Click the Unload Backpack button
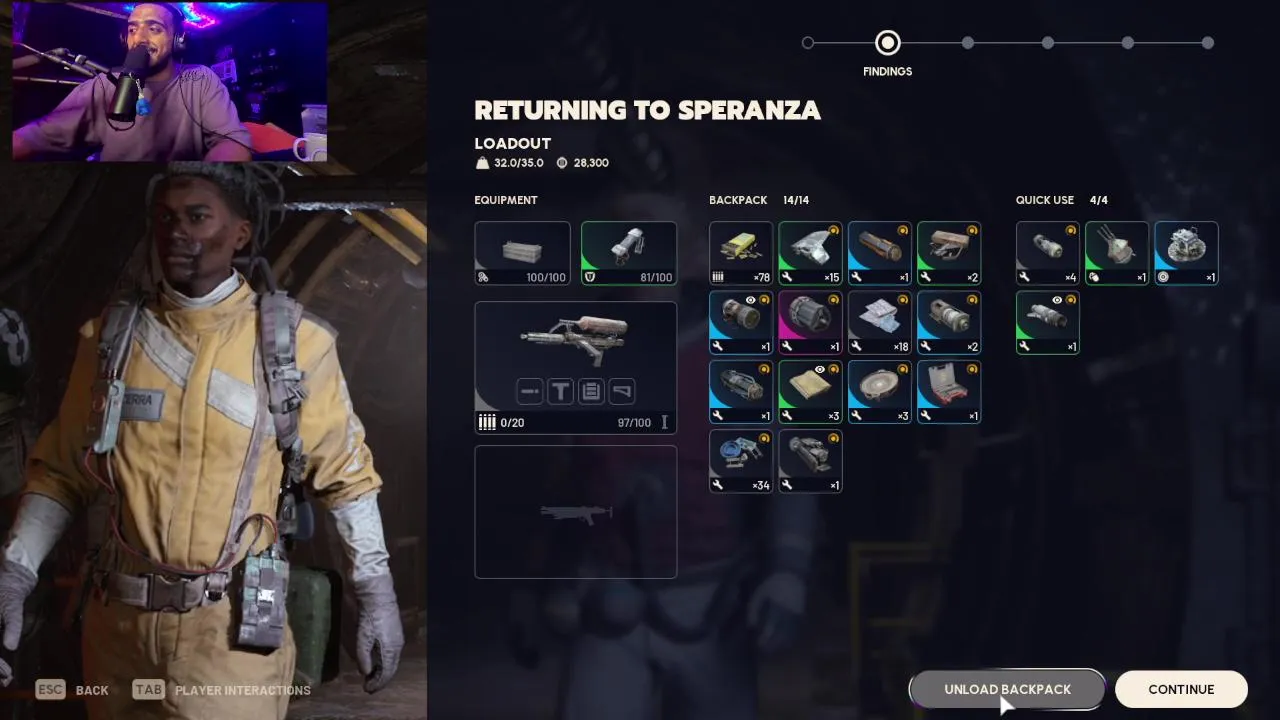1280x720 pixels. (x=1007, y=689)
